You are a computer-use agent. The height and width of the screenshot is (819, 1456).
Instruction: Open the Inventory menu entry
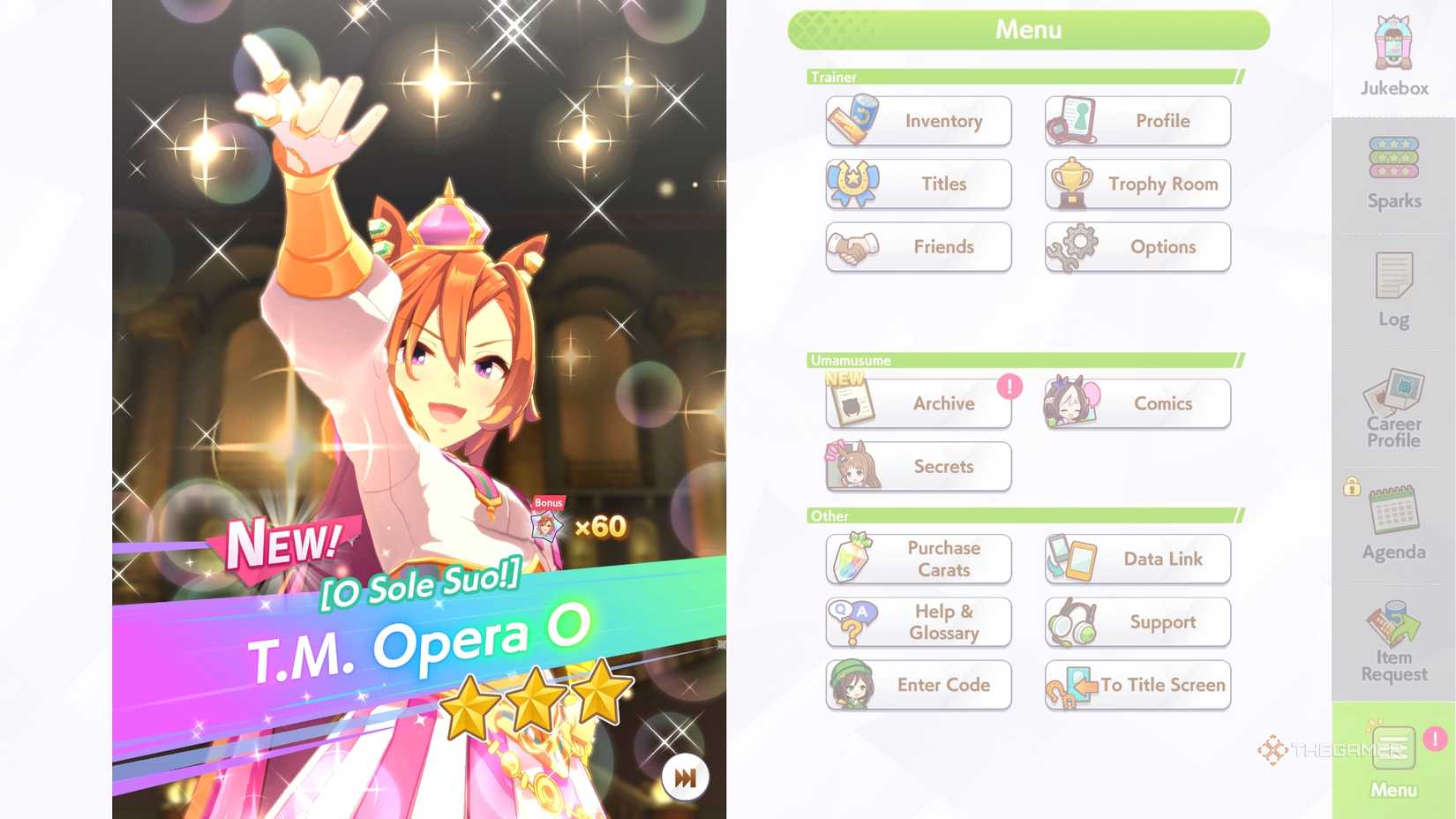[x=918, y=121]
